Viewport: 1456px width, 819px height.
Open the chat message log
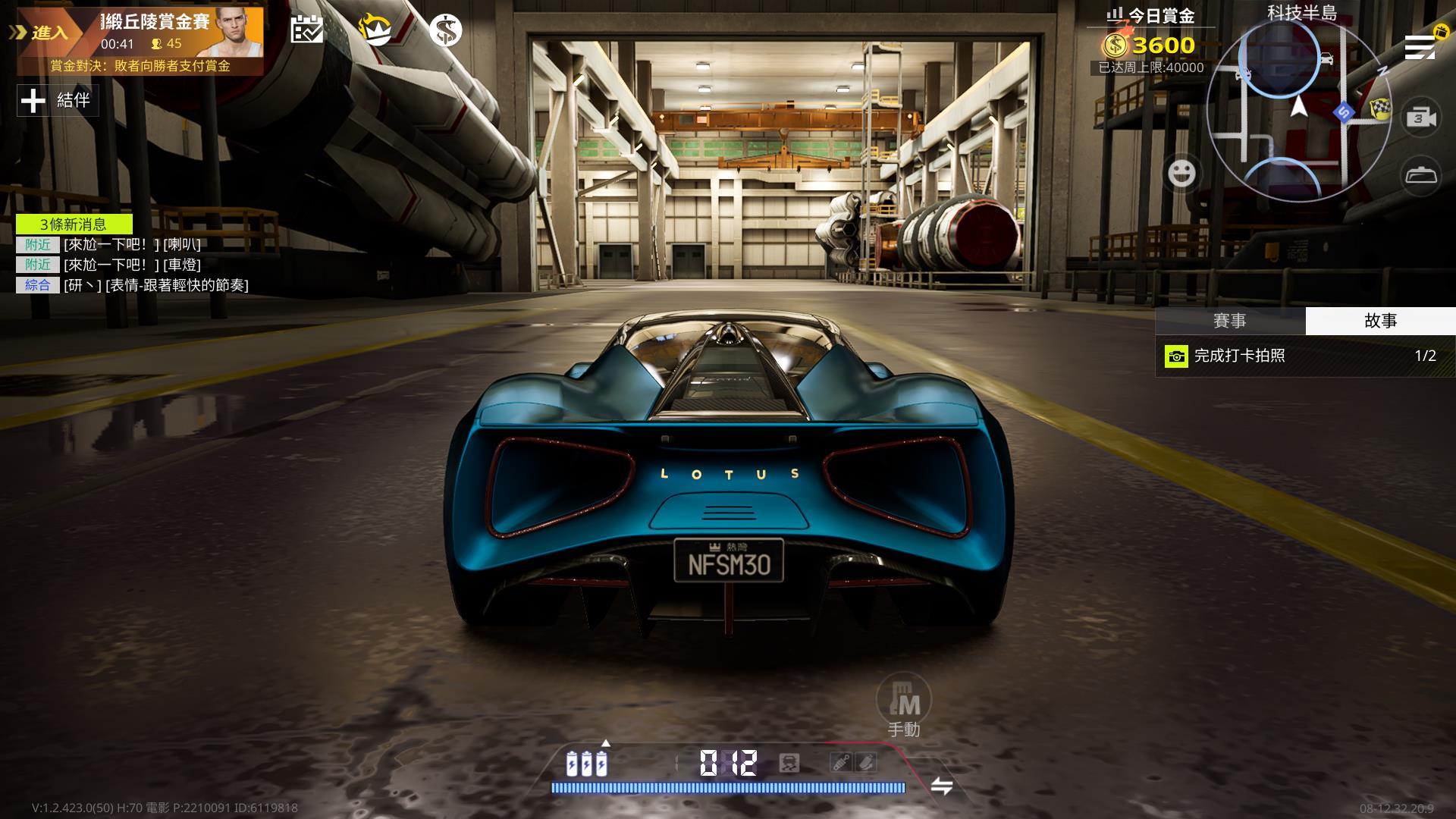133,265
